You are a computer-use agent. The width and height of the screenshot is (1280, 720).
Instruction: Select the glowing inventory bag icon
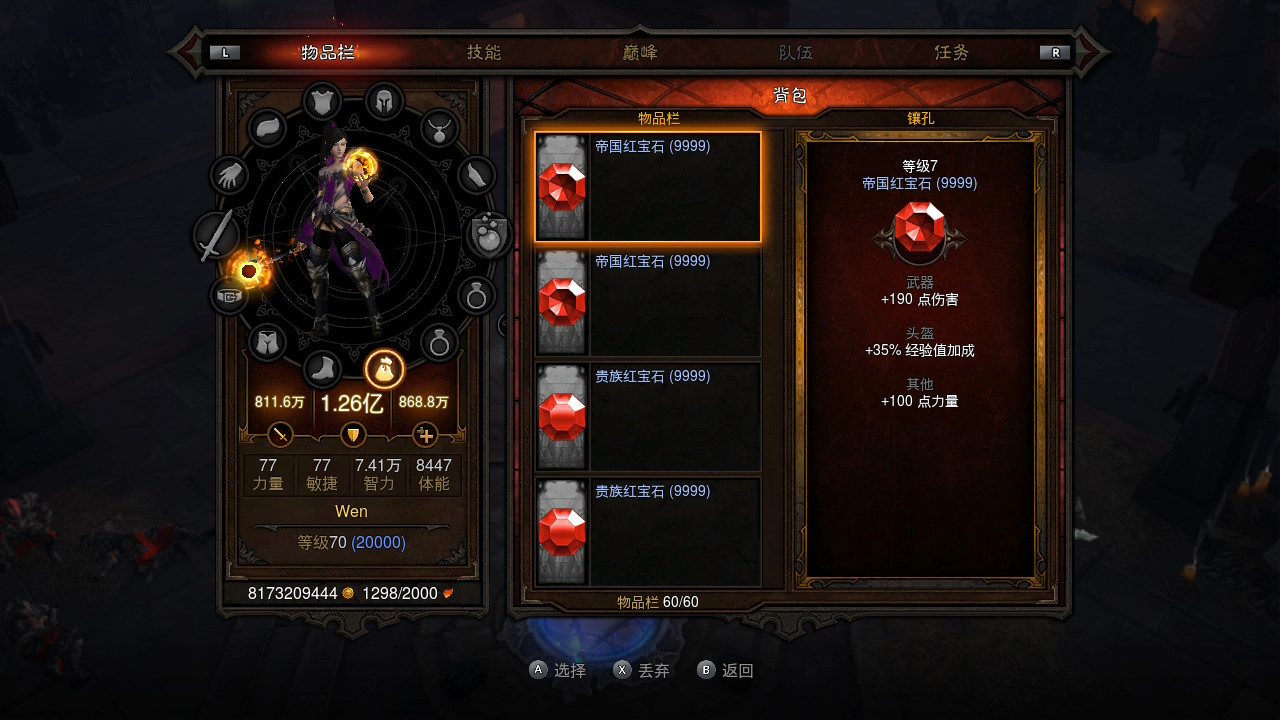[x=384, y=370]
